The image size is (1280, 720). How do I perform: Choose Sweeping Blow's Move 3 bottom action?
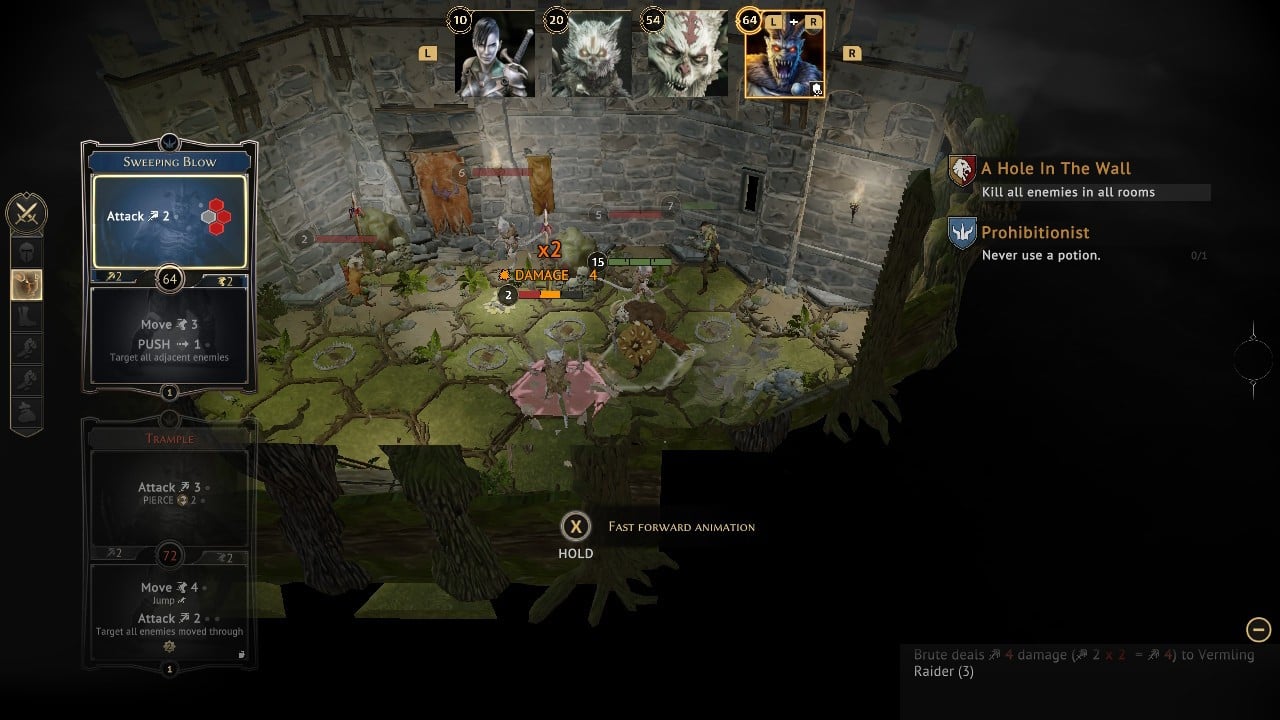(169, 336)
